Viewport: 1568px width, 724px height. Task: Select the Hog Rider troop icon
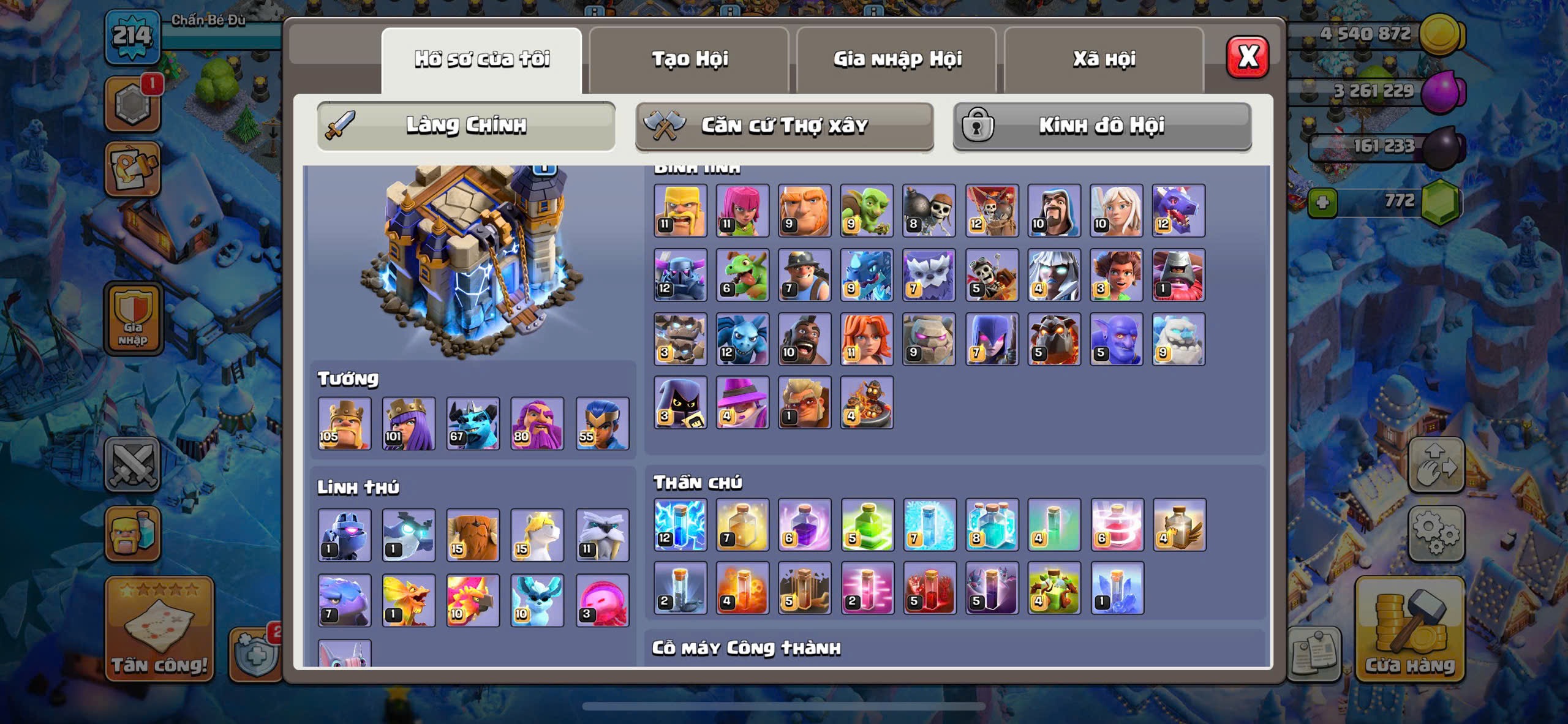[804, 339]
